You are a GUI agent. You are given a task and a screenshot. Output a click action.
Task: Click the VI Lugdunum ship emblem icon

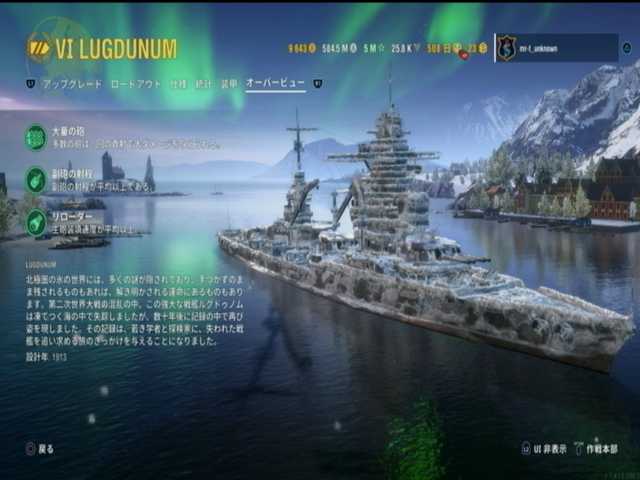coord(40,48)
